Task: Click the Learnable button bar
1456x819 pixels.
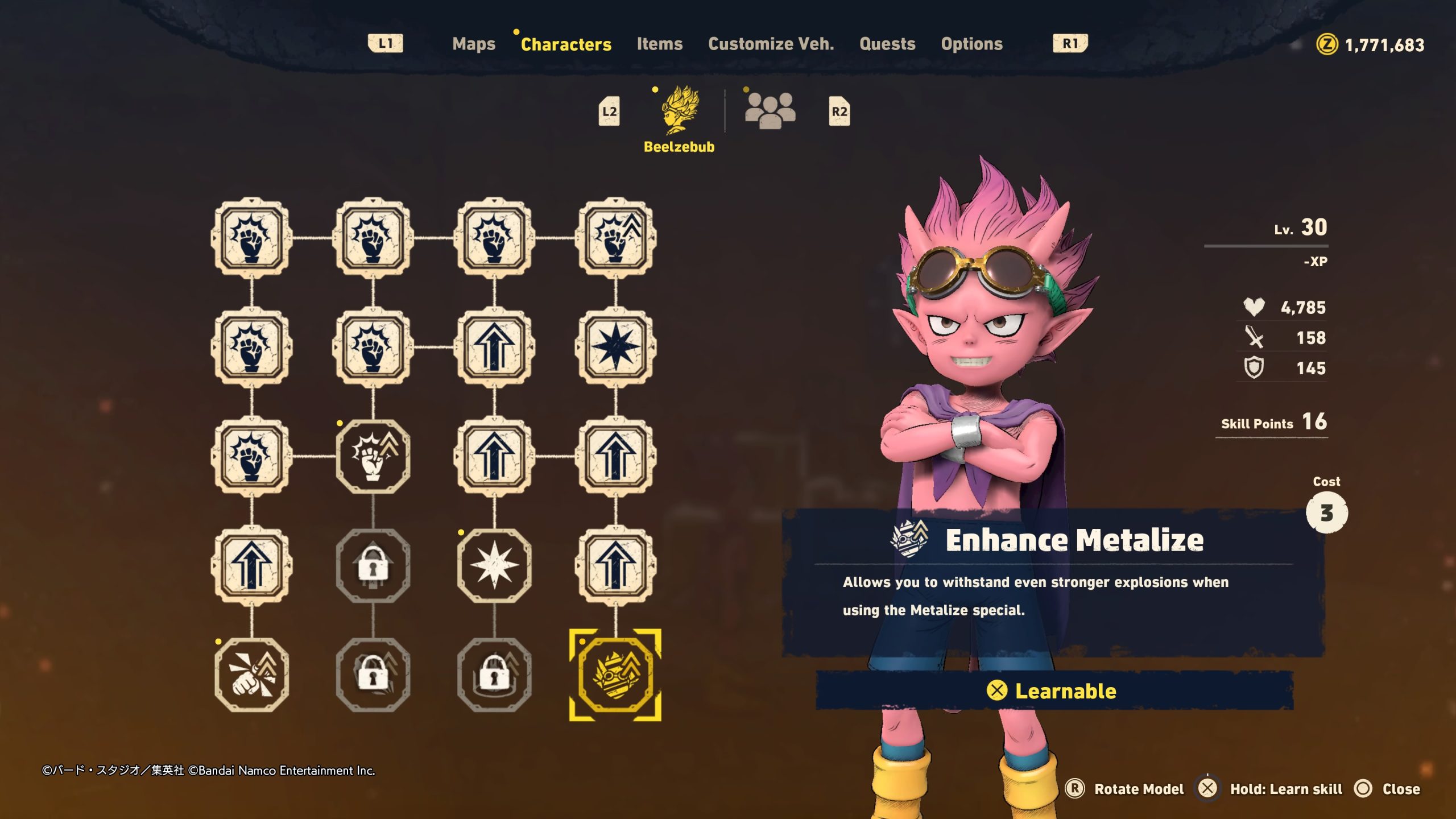Action: point(1054,690)
